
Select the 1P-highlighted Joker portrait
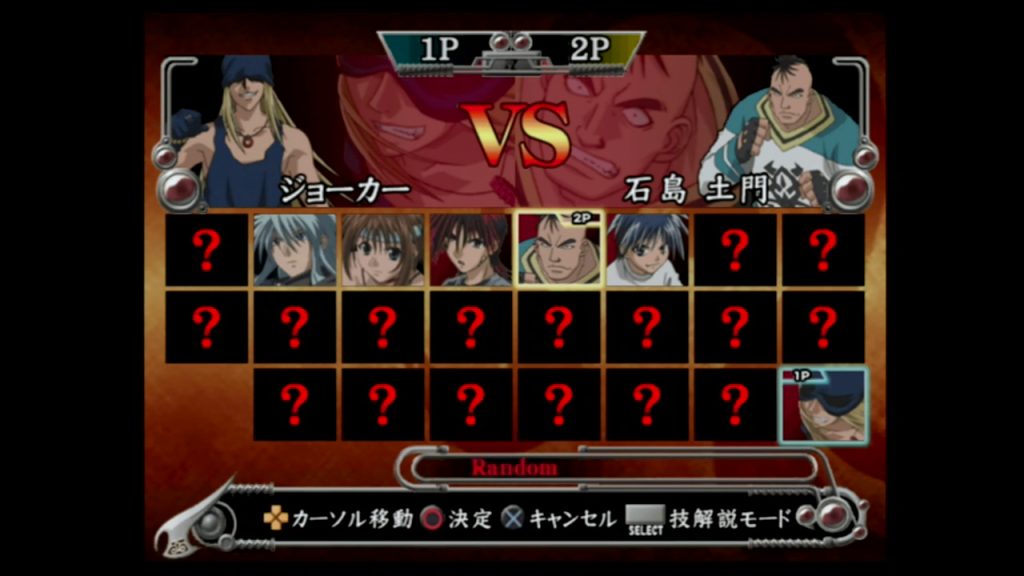[823, 406]
